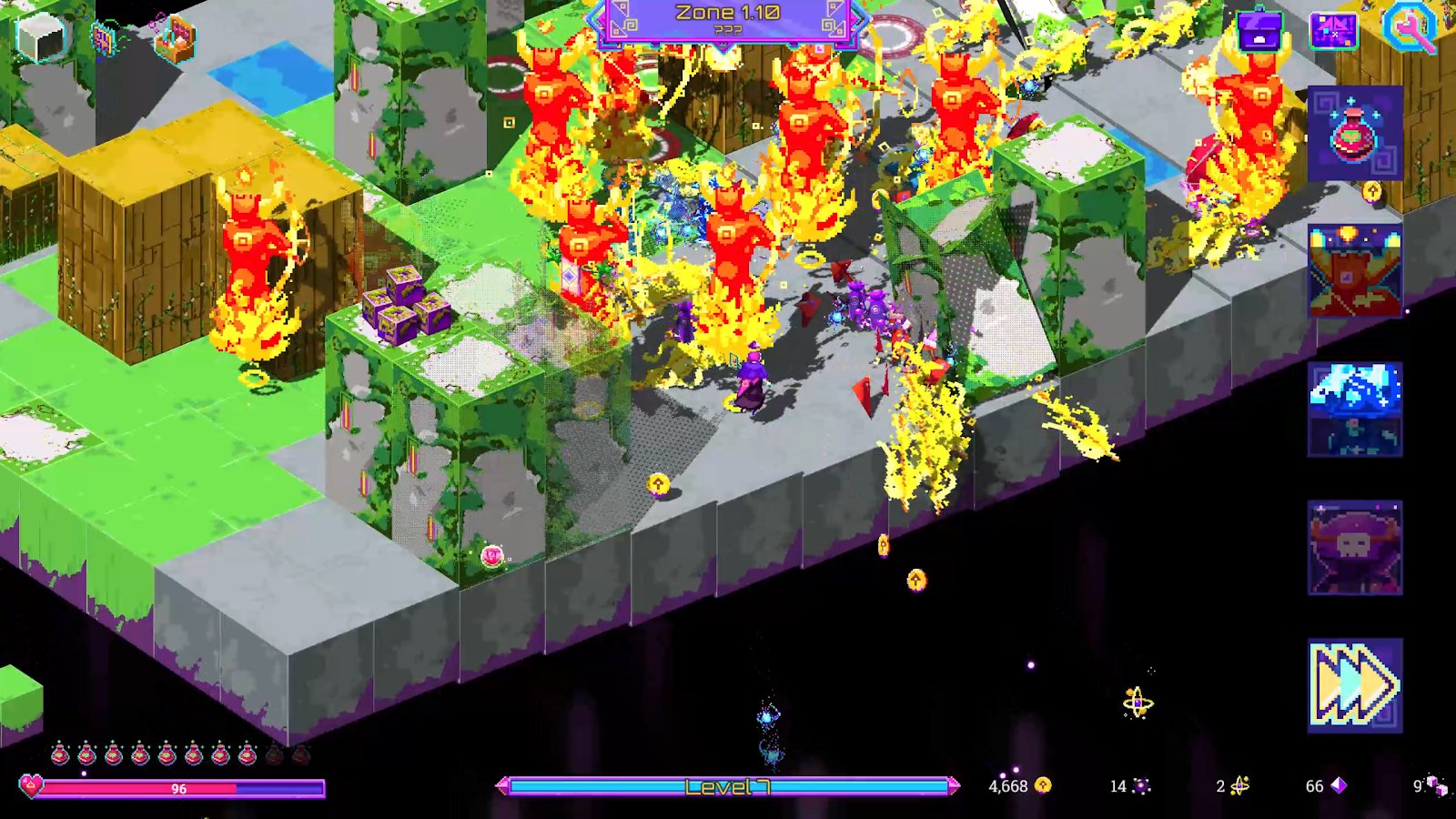This screenshot has height=819, width=1456.
Task: Click the white cube icon
Action: pyautogui.click(x=40, y=37)
